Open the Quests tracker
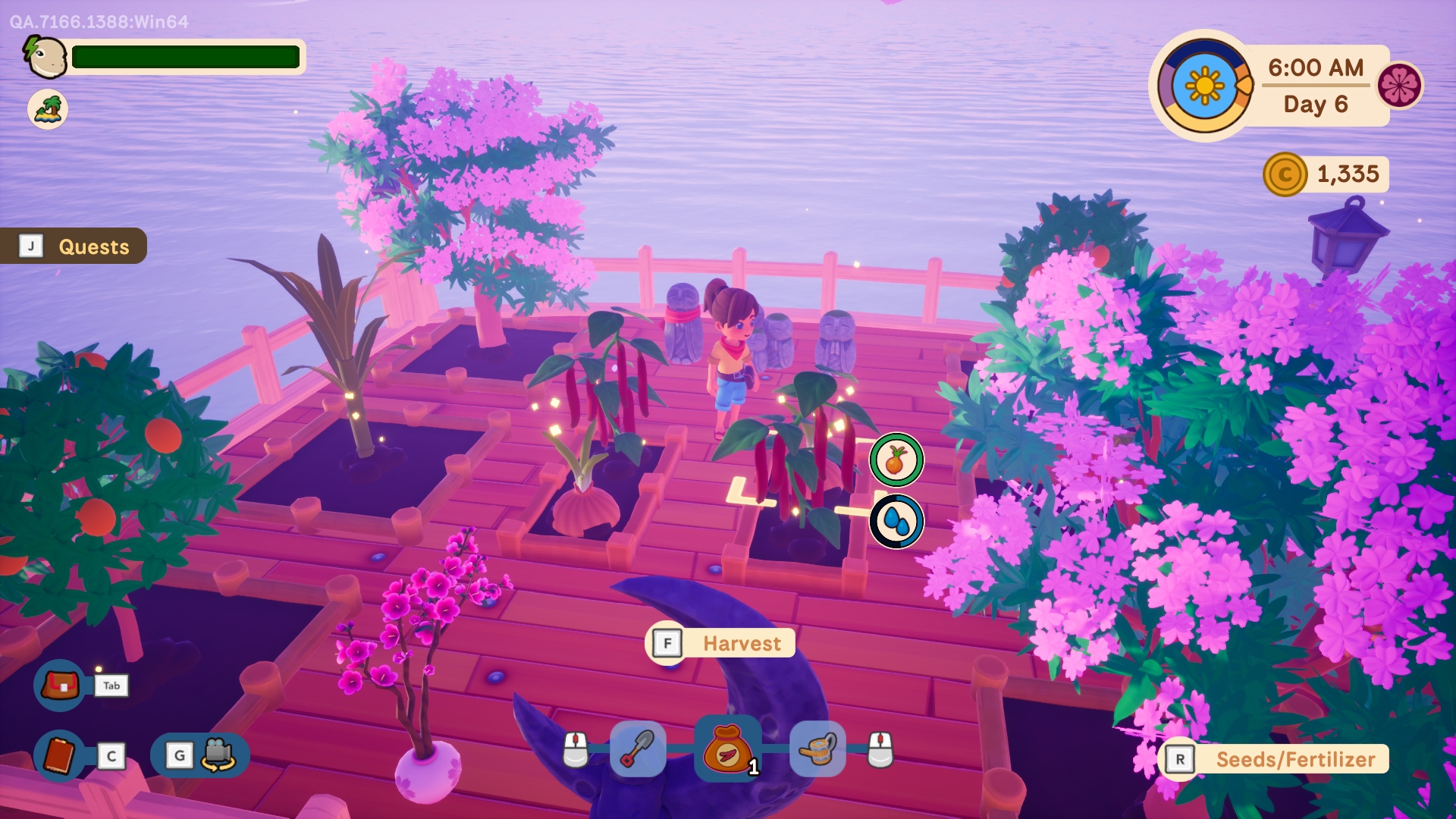Image resolution: width=1456 pixels, height=819 pixels. tap(74, 246)
